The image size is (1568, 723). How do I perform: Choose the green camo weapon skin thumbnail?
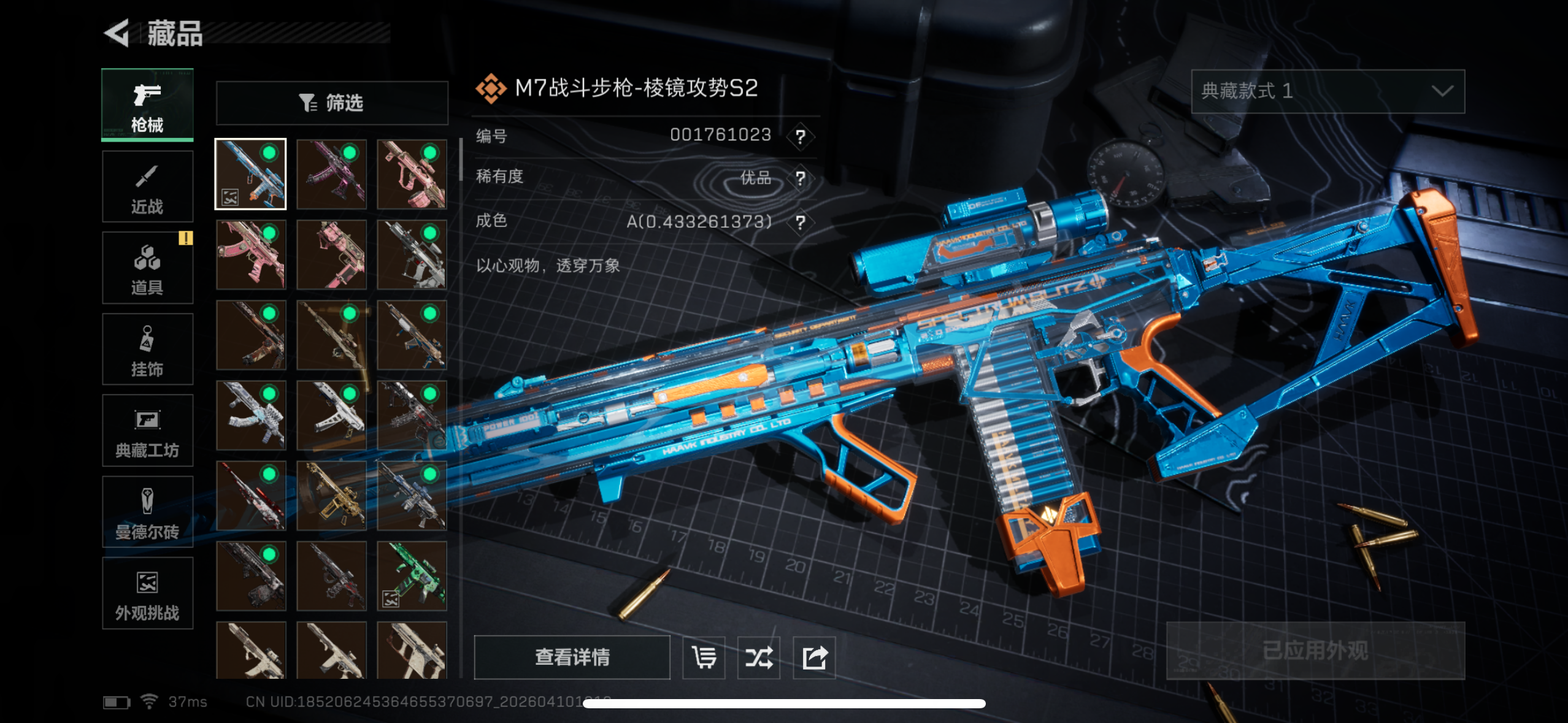(x=412, y=576)
